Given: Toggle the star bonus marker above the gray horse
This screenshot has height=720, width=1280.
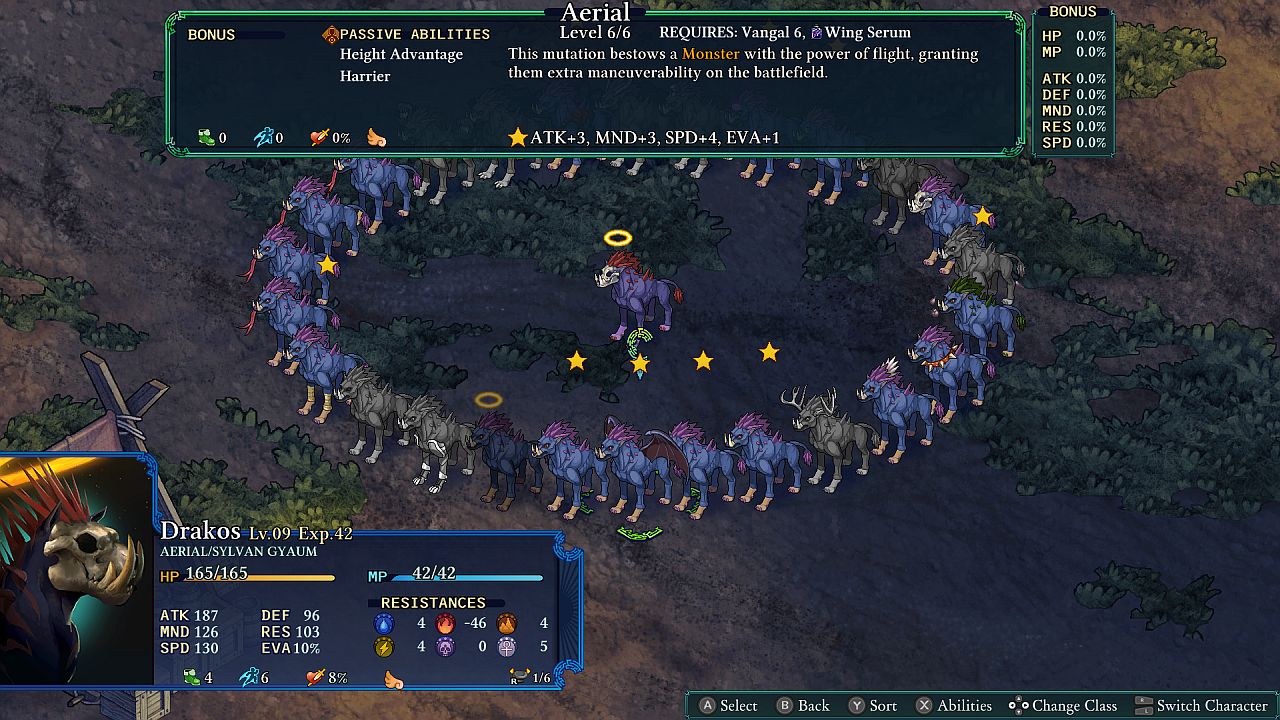Looking at the screenshot, I should click(983, 215).
